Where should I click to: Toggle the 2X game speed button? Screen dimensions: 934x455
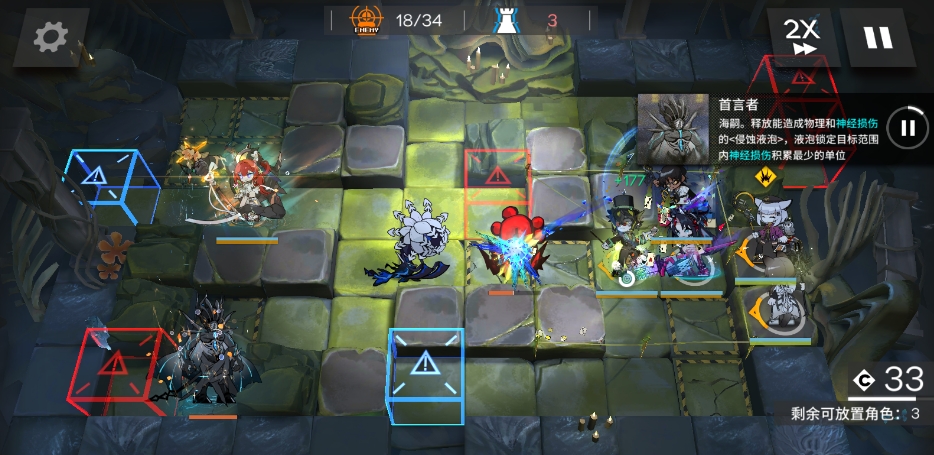(x=801, y=36)
